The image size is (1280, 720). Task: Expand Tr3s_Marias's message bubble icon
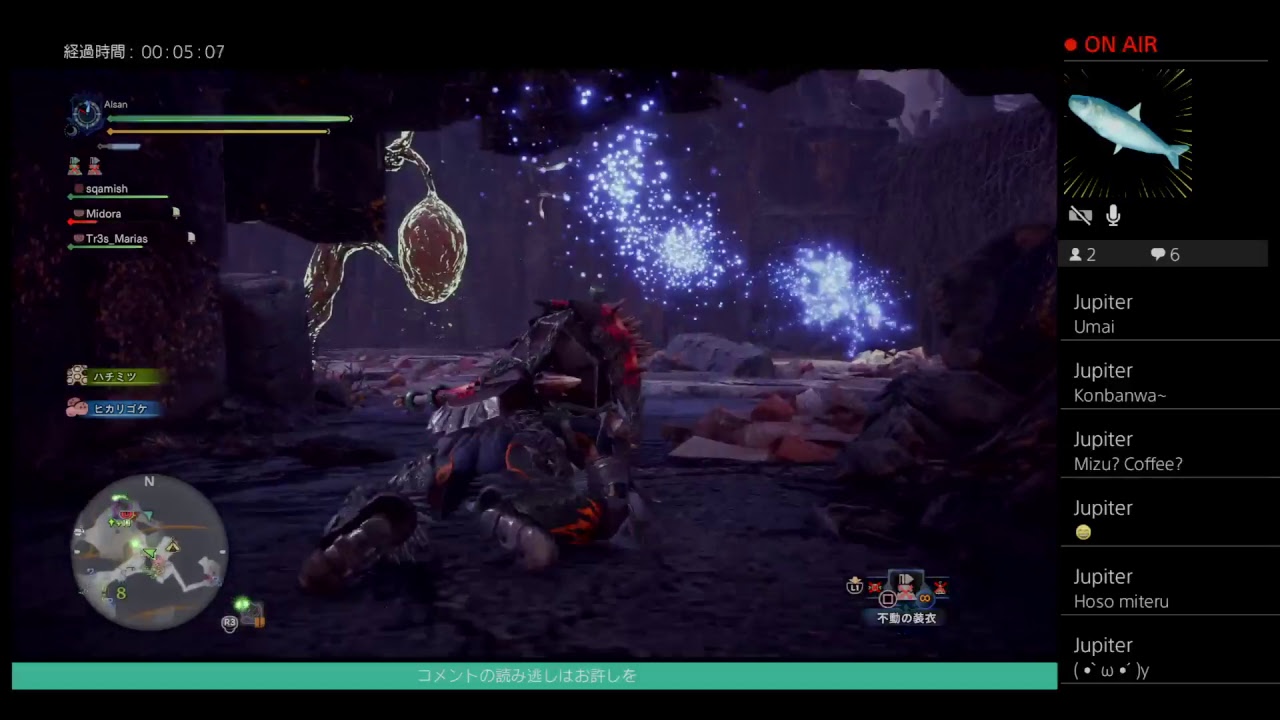pos(191,238)
